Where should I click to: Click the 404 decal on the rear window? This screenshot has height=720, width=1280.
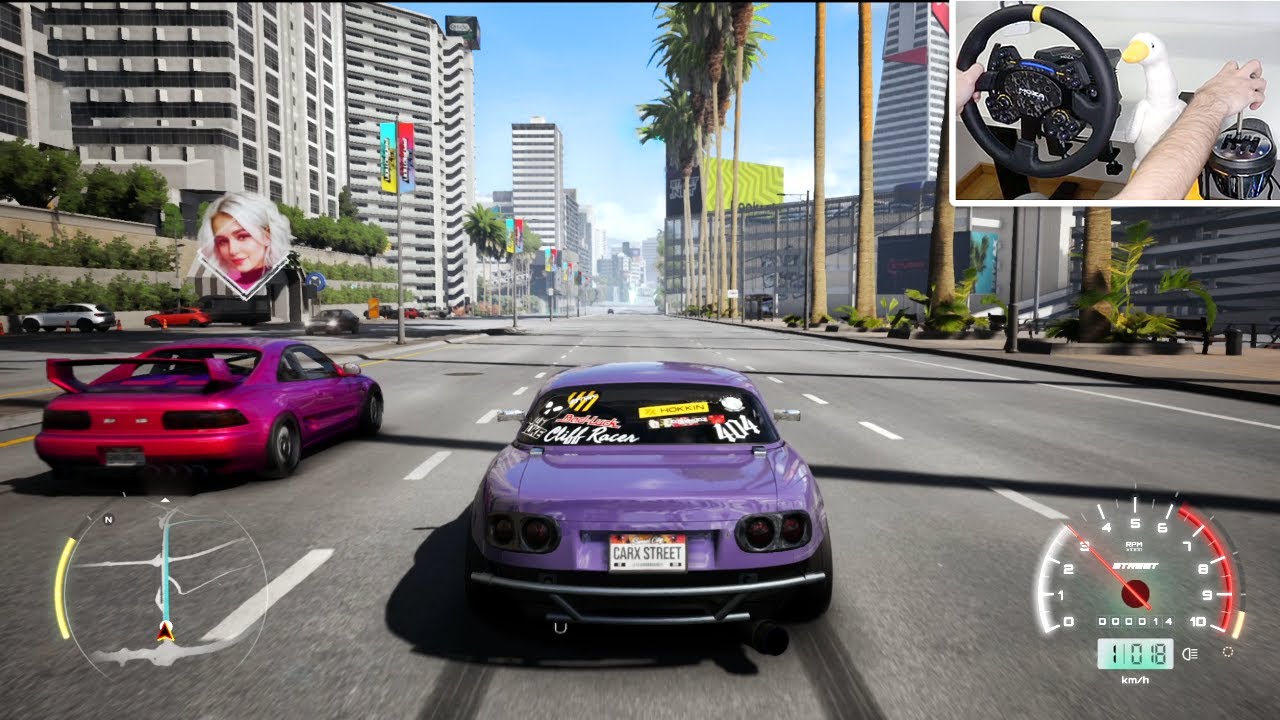735,430
